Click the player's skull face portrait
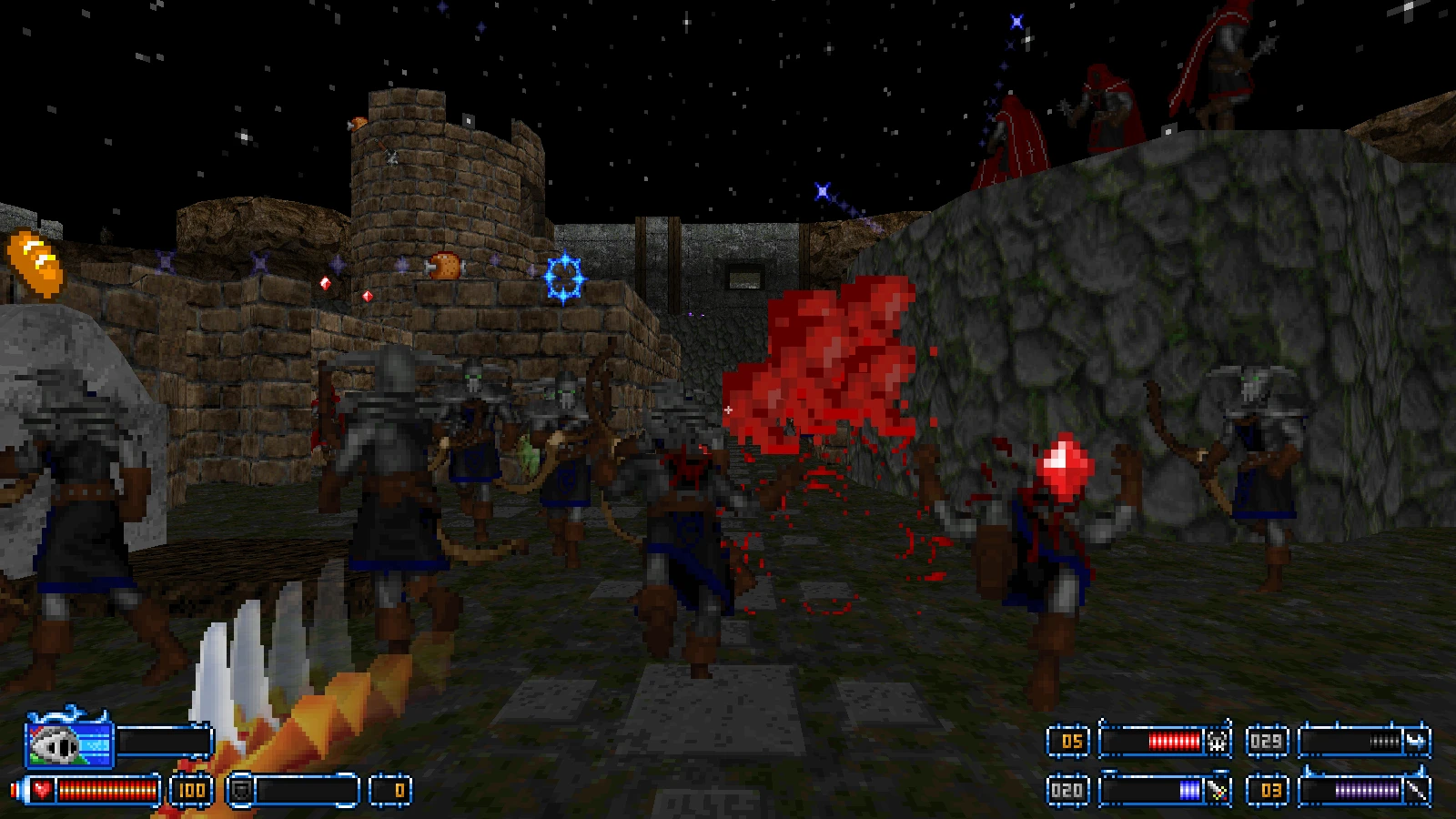This screenshot has width=1456, height=819. (55, 744)
